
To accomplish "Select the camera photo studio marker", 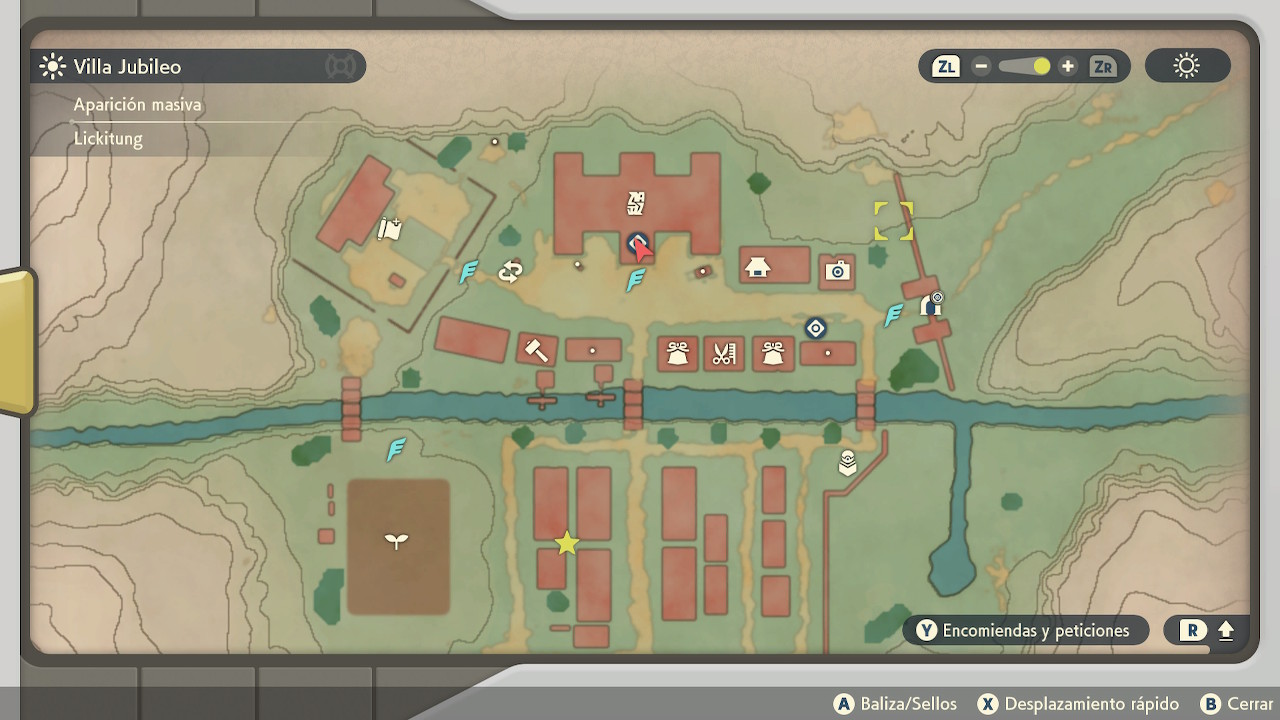I will pyautogui.click(x=837, y=270).
